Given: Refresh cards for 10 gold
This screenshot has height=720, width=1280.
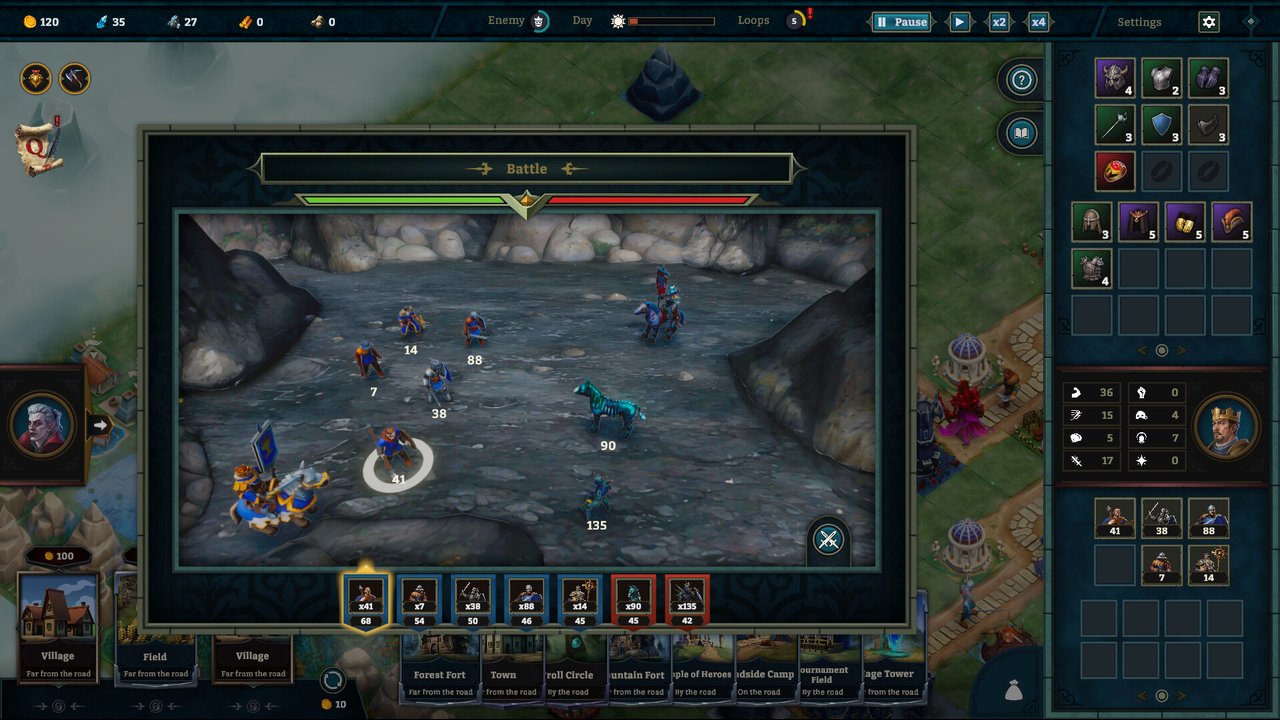Looking at the screenshot, I should [332, 682].
